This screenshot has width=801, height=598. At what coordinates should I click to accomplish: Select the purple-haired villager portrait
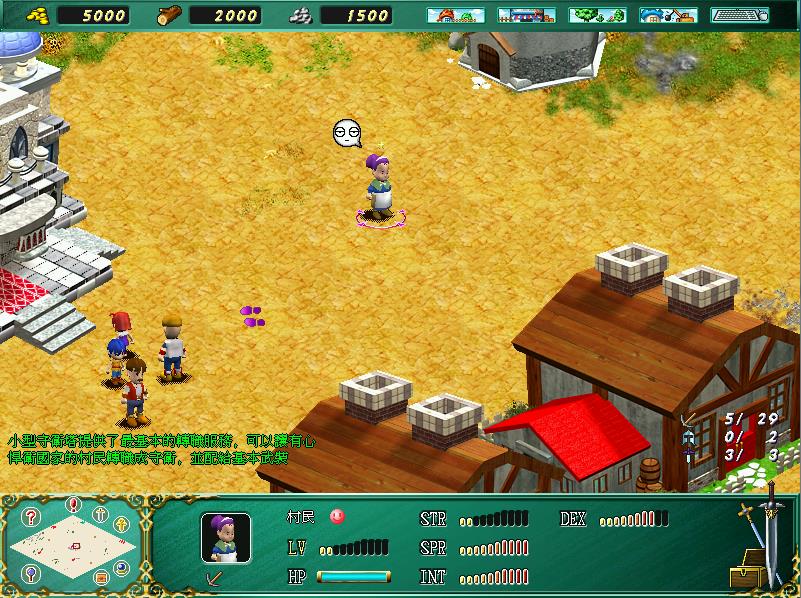tap(225, 538)
